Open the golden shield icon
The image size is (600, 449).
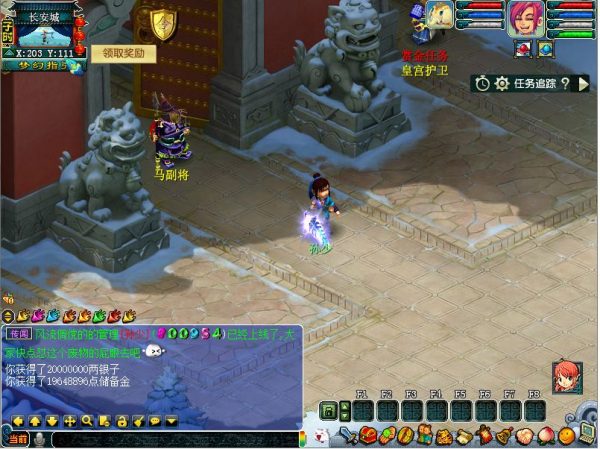pyautogui.click(x=162, y=22)
